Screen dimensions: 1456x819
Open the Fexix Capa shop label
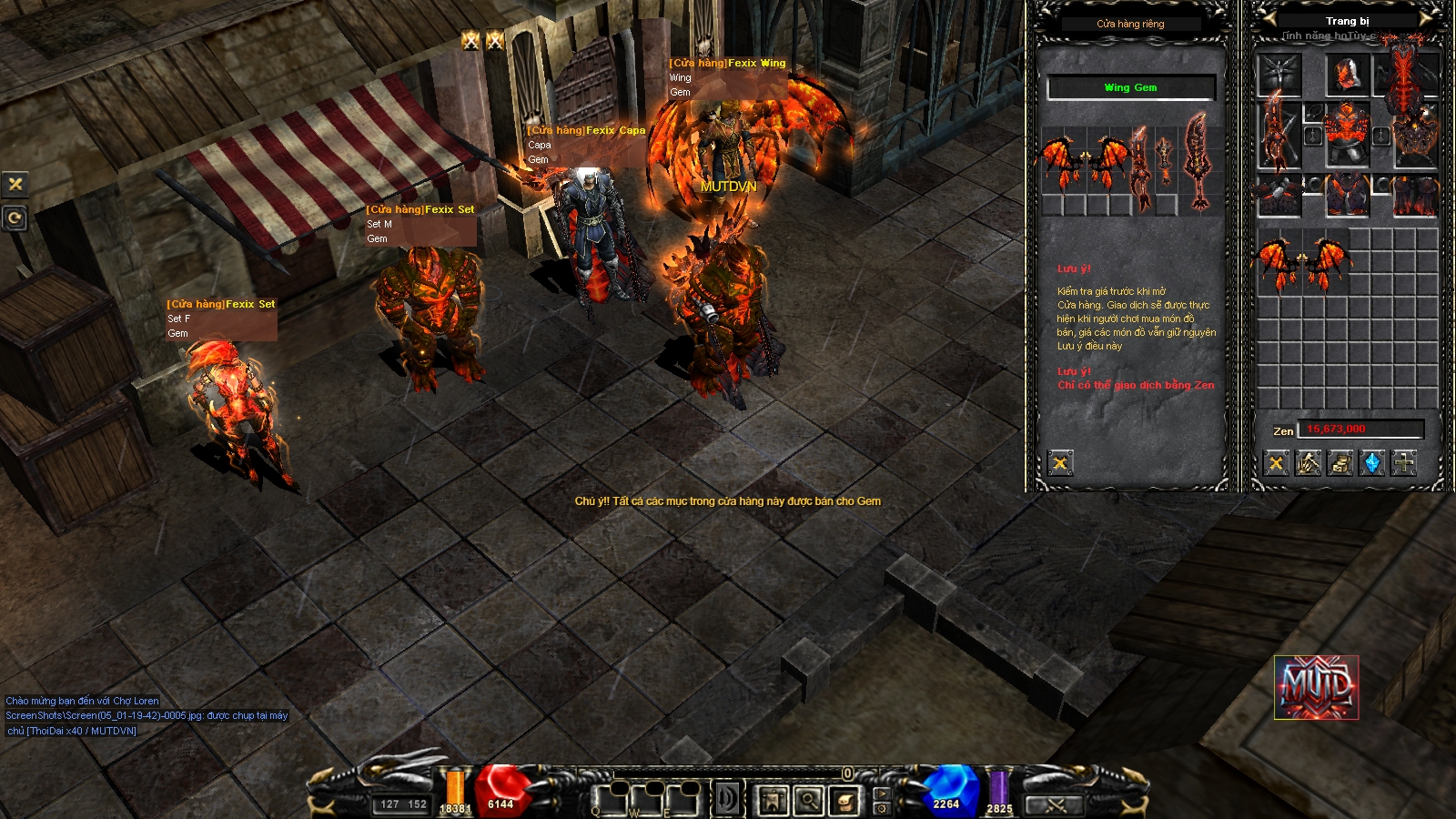586,131
